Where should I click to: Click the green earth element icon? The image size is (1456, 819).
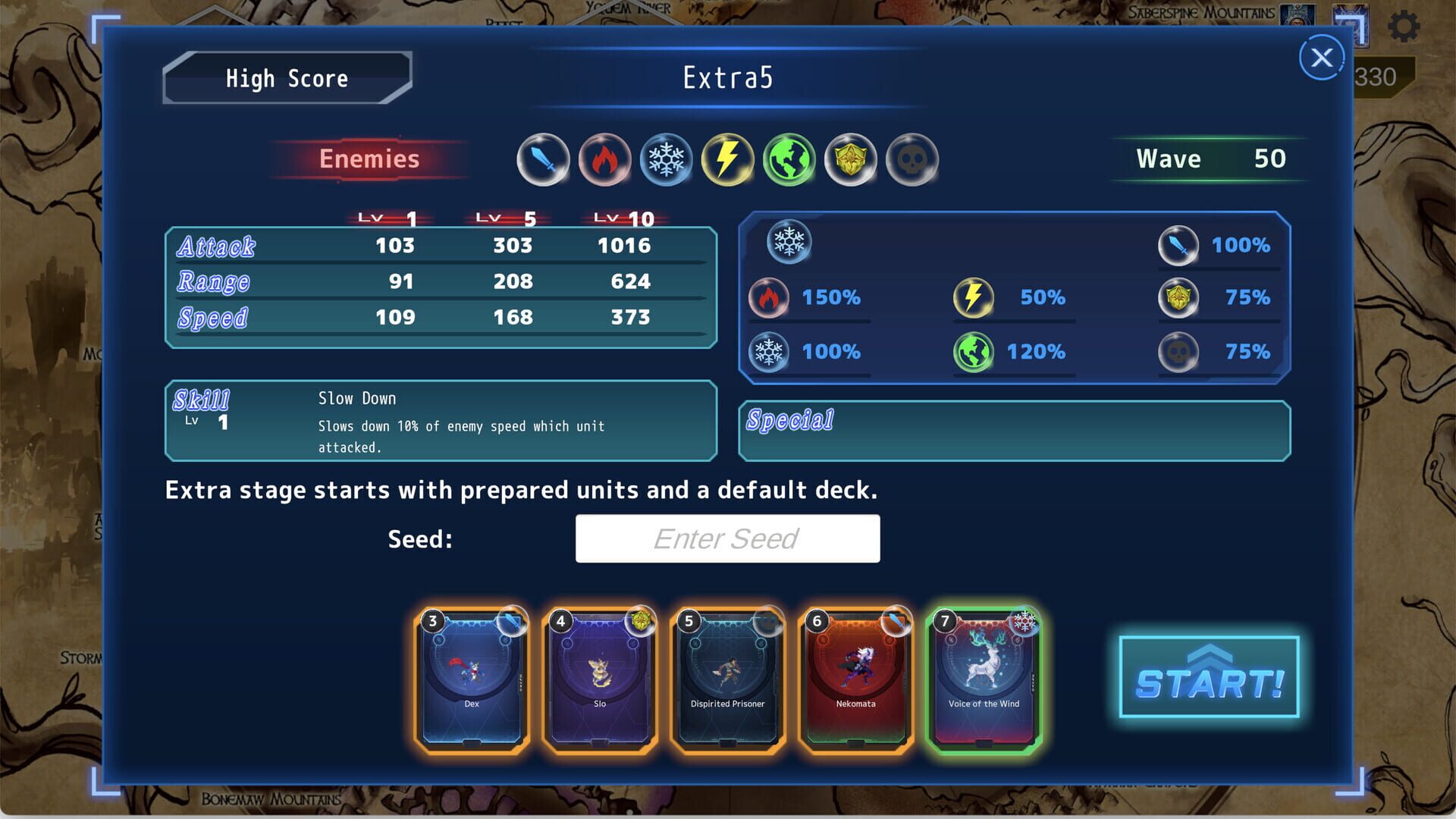787,159
